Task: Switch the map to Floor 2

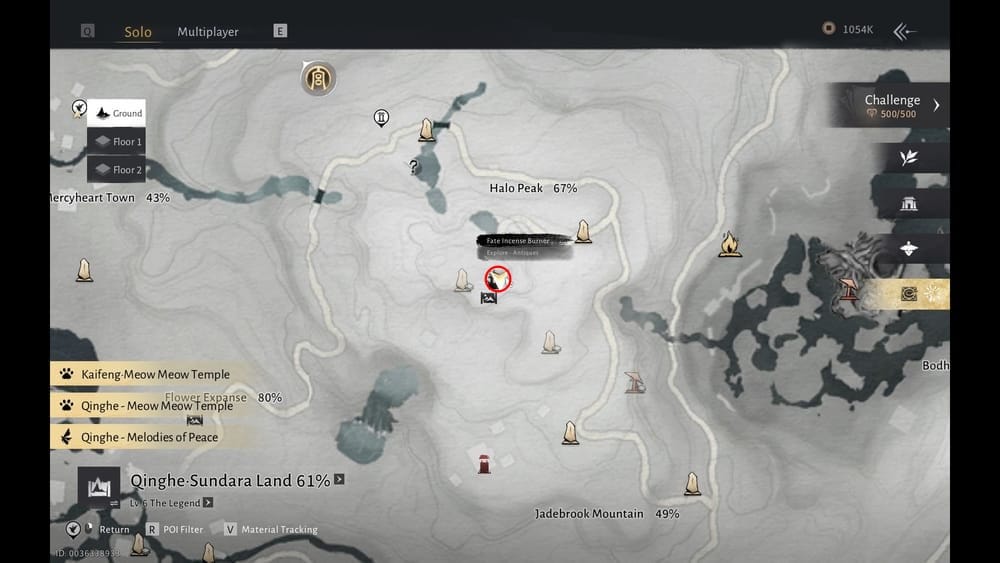Action: (x=117, y=170)
